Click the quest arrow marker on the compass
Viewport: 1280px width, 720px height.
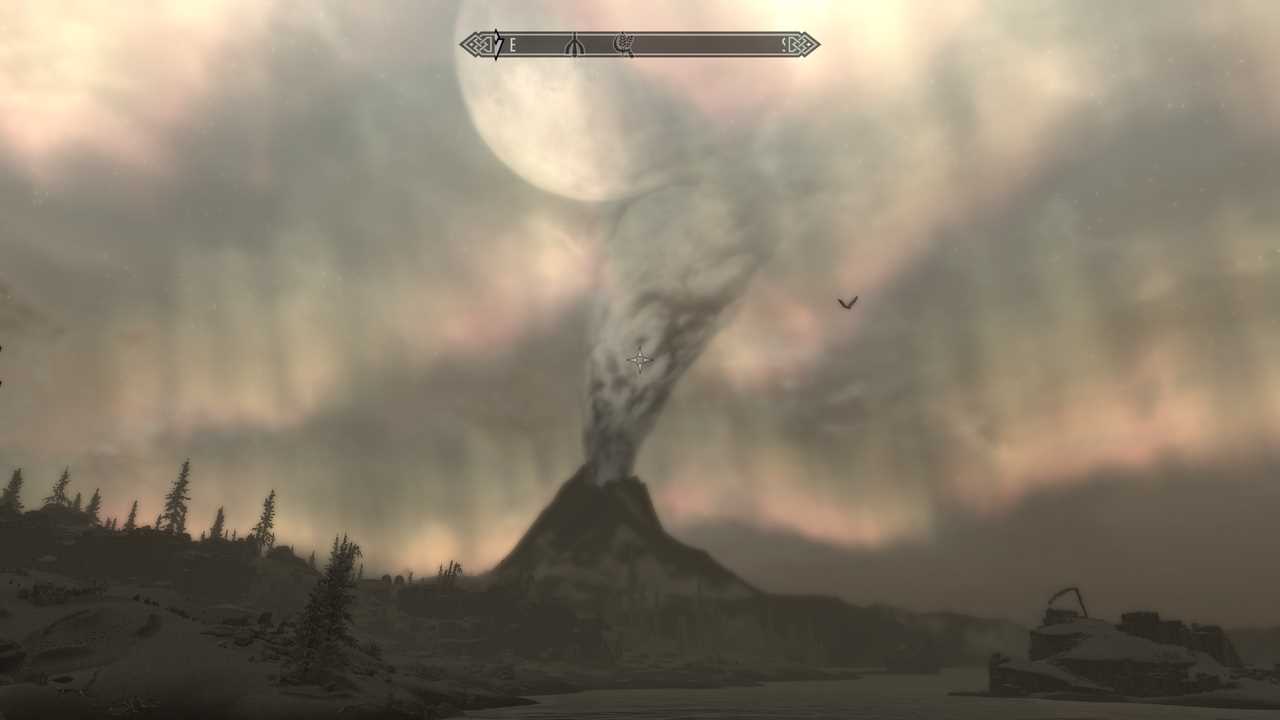[x=497, y=44]
